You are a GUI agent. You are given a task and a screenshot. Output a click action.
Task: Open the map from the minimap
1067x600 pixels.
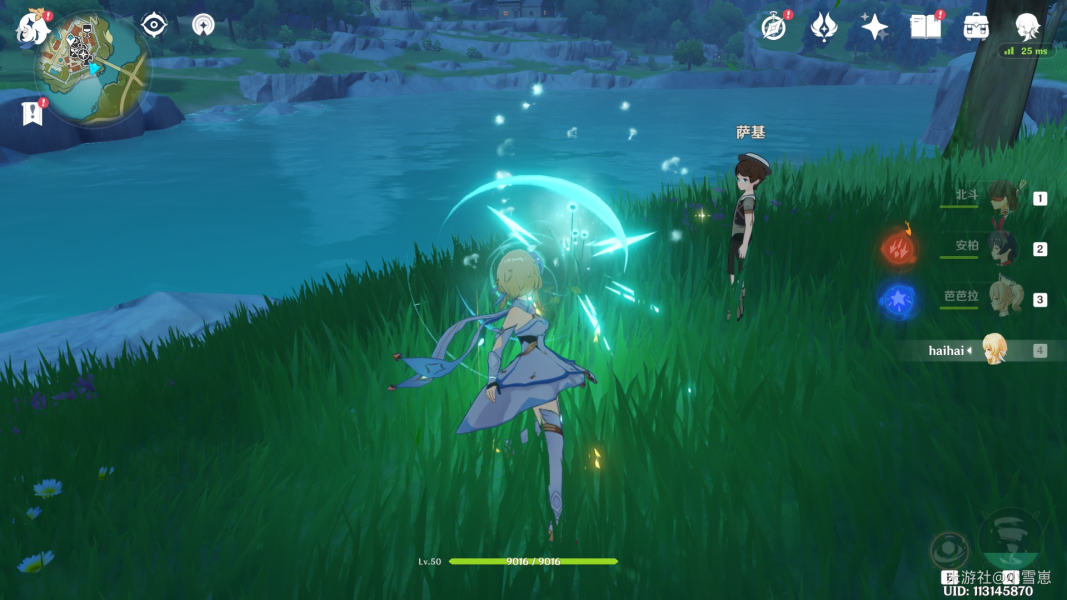tap(93, 70)
